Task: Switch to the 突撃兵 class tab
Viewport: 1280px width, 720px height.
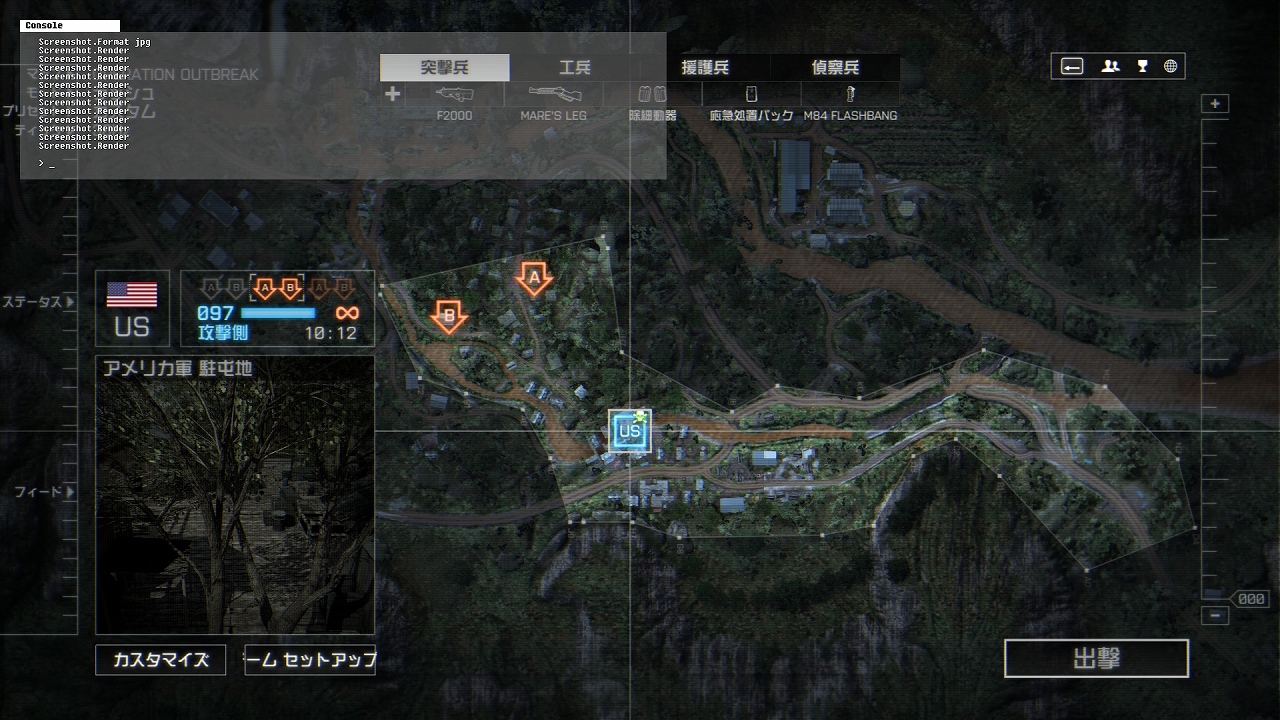Action: click(445, 68)
